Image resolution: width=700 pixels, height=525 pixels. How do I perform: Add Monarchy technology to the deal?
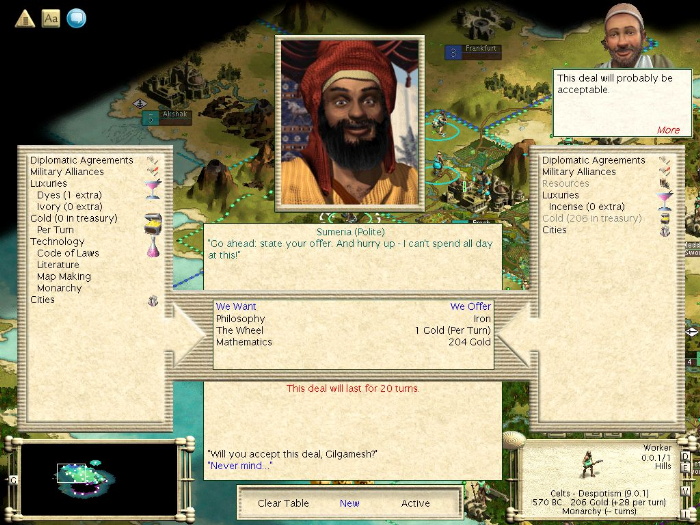(x=59, y=288)
